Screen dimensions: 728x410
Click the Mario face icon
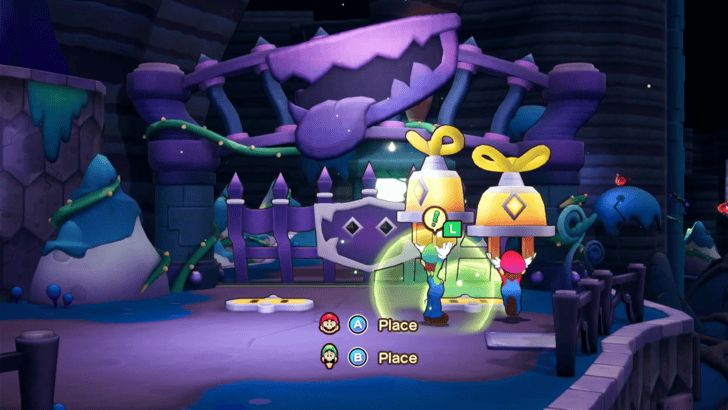(328, 324)
